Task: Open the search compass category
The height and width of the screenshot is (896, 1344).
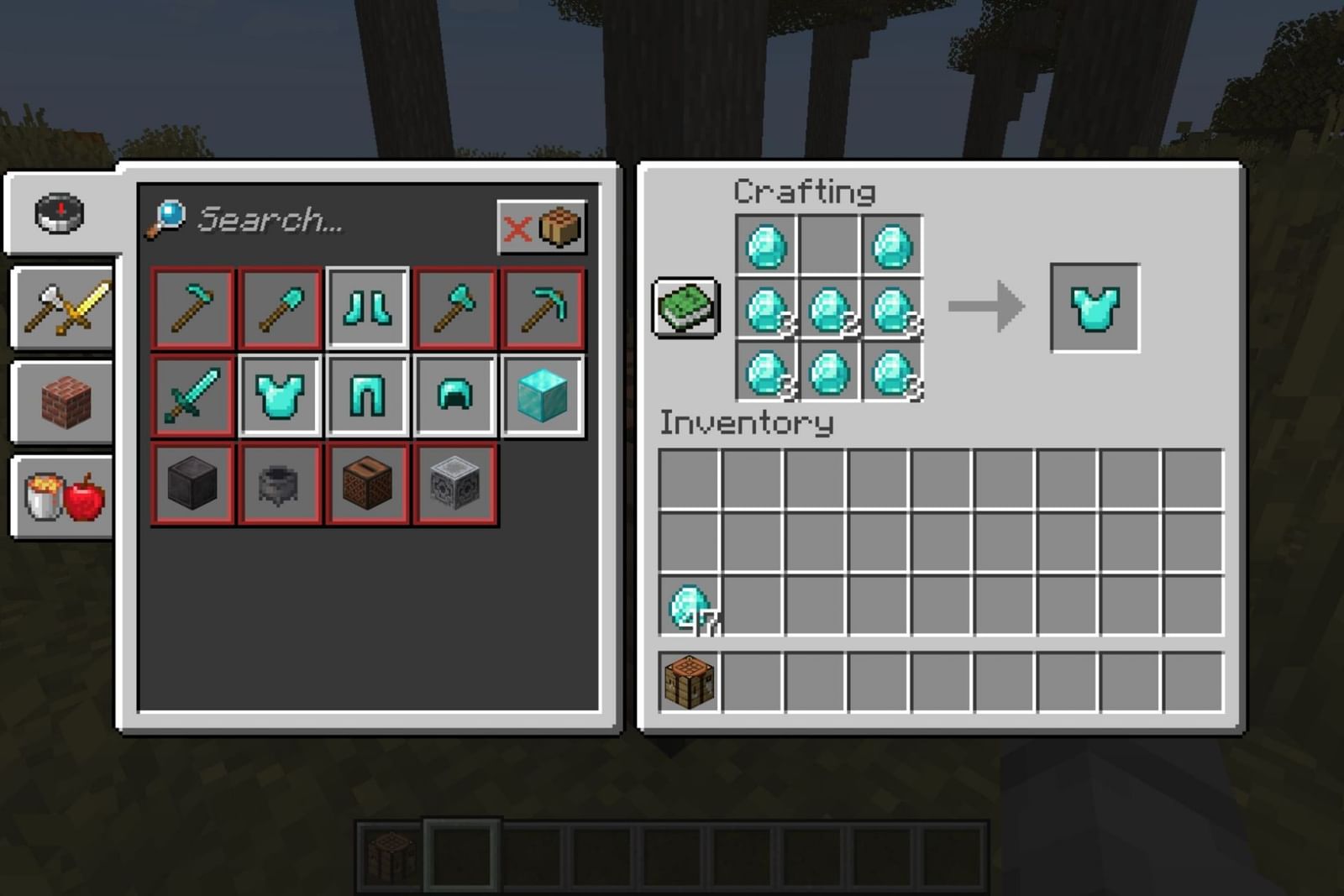Action: (x=60, y=212)
